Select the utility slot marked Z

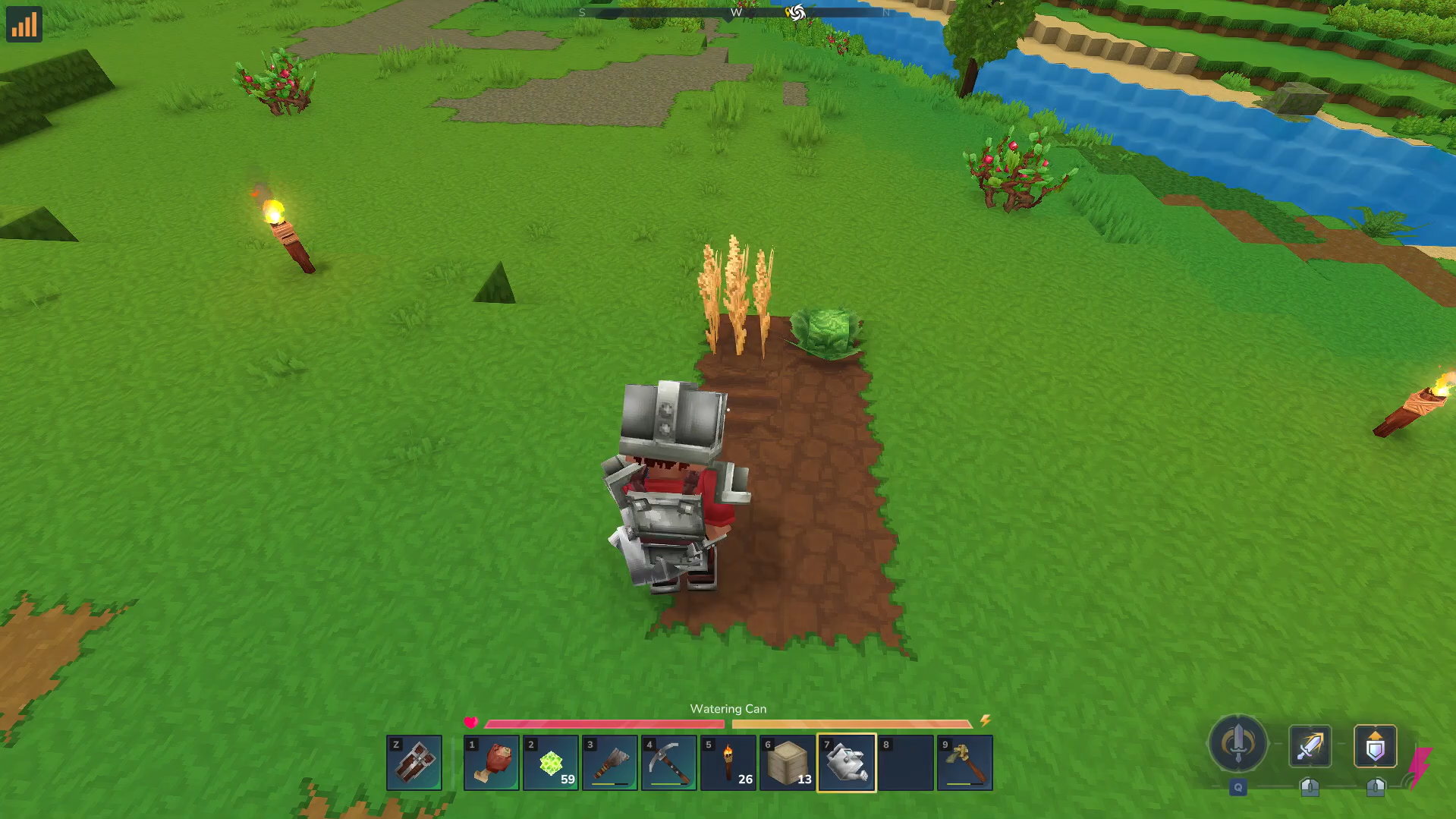(414, 763)
